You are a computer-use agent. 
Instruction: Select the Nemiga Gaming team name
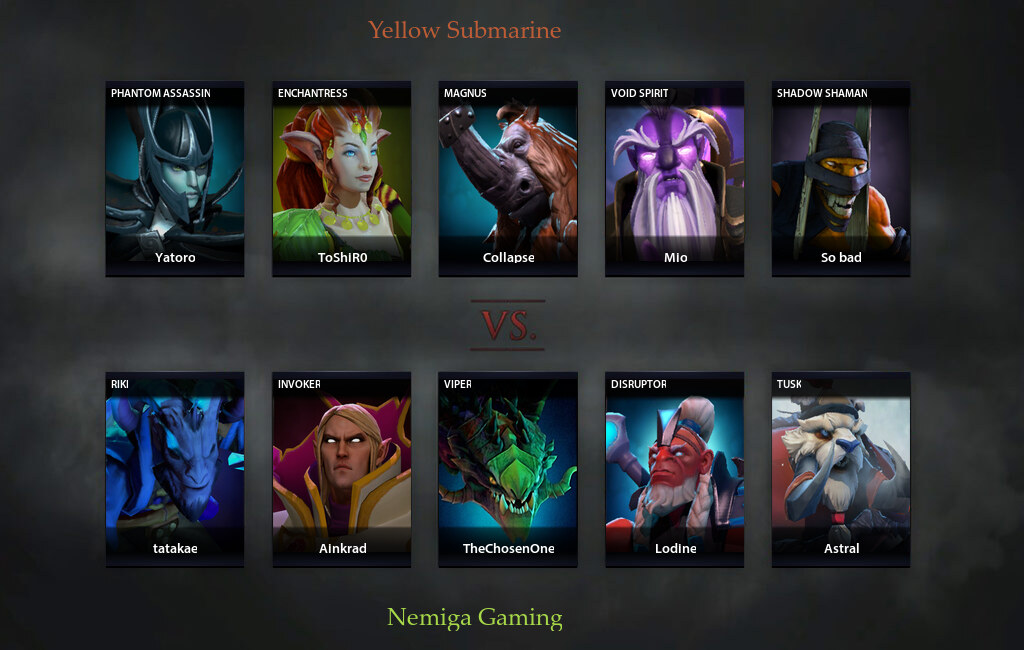point(475,617)
